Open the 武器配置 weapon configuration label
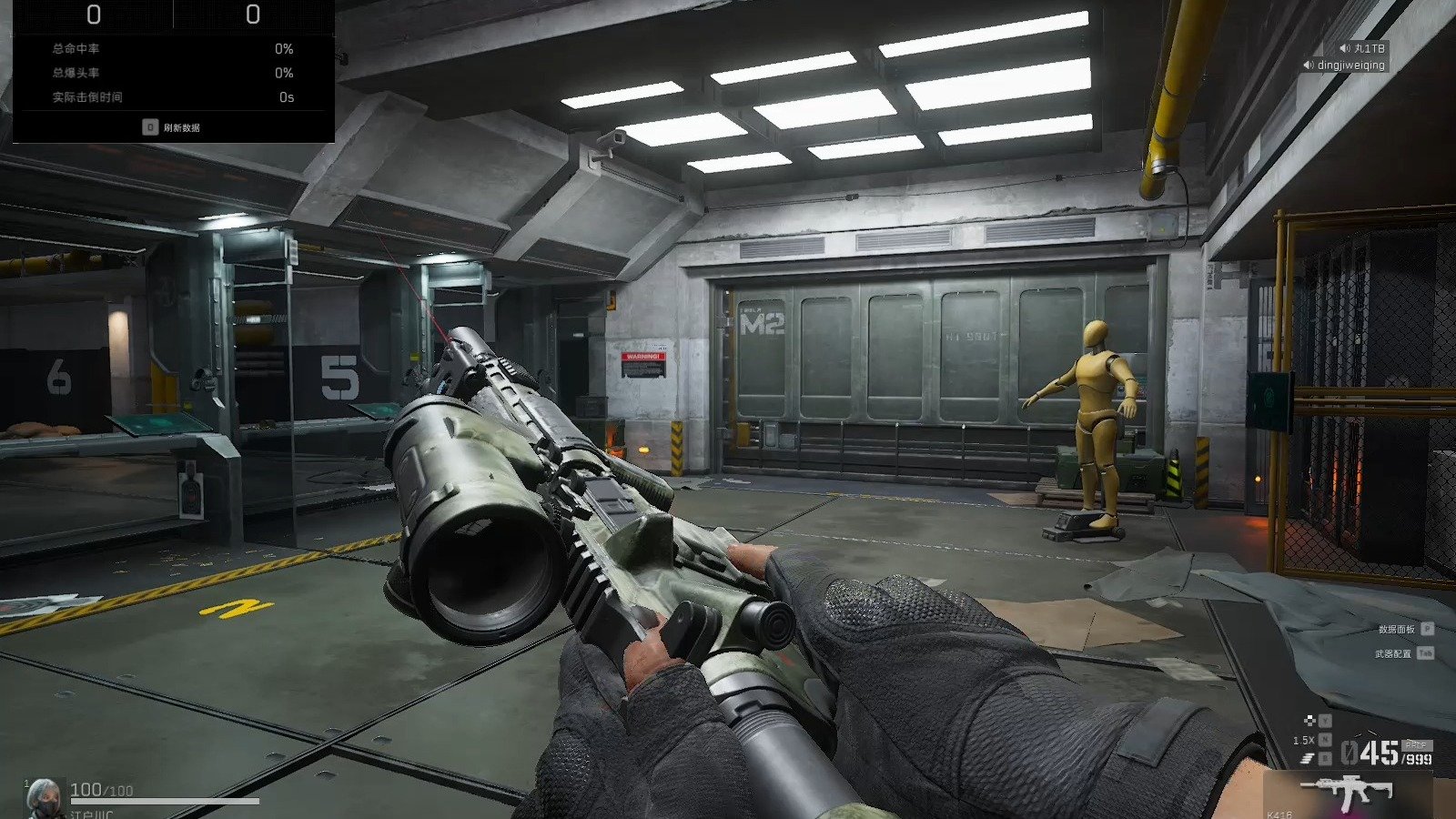This screenshot has height=819, width=1456. coord(1392,653)
